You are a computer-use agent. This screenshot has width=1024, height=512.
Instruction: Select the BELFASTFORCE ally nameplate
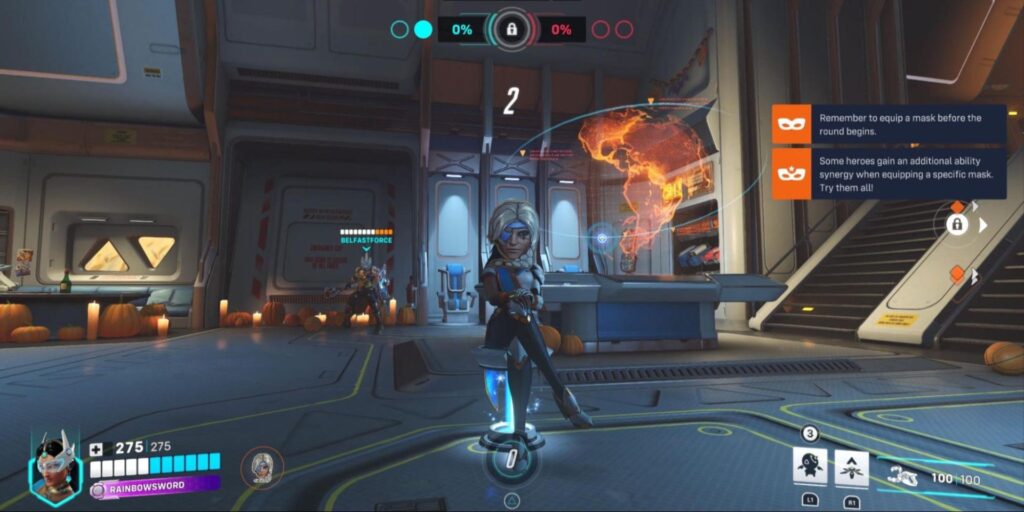pos(366,240)
